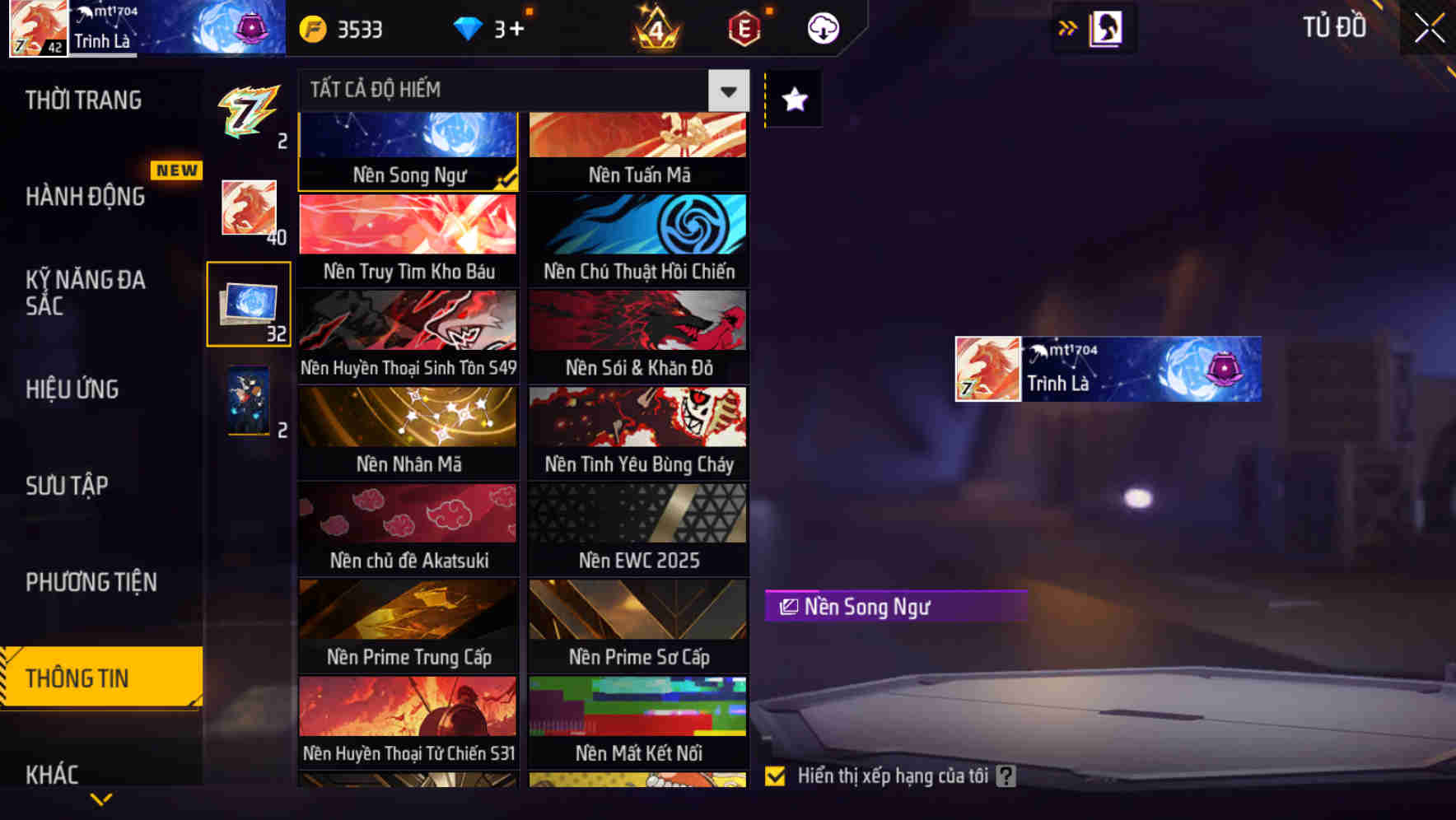Open the help question mark icon

point(1006,776)
